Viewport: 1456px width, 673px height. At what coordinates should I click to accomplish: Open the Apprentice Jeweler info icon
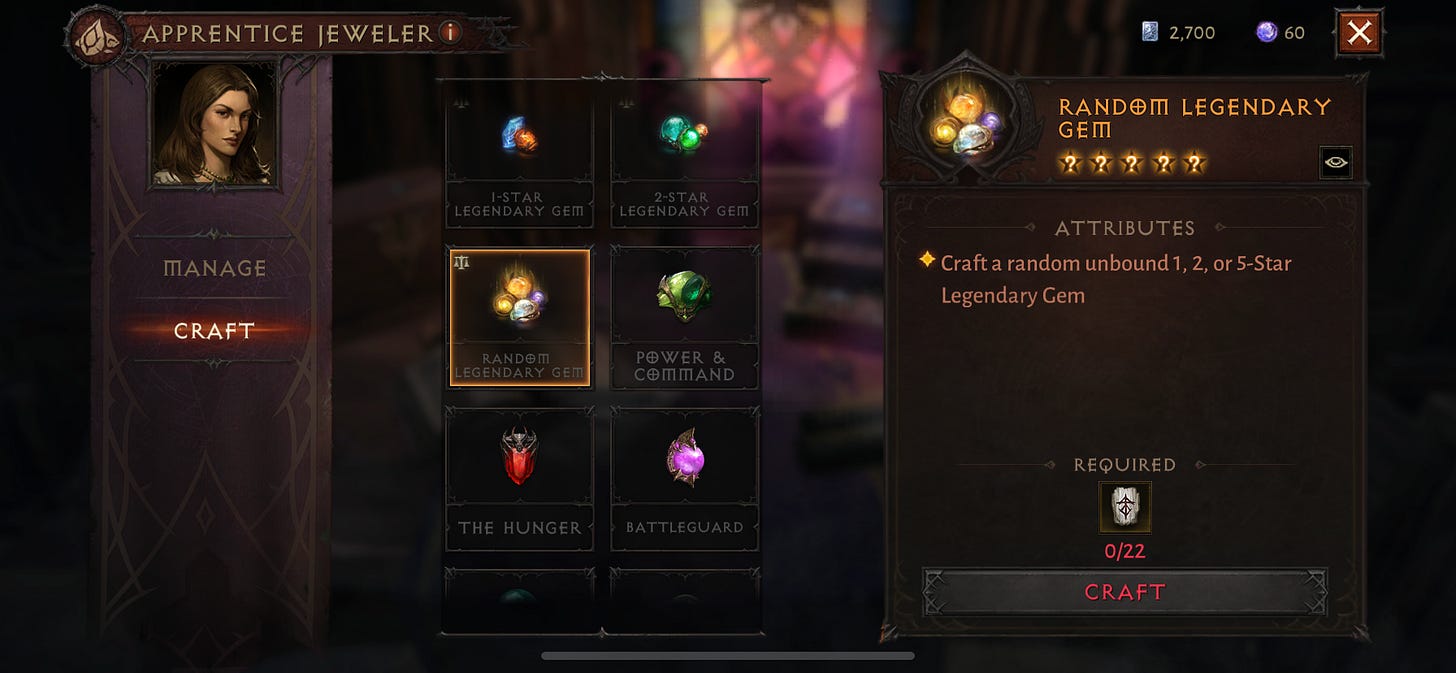point(450,33)
